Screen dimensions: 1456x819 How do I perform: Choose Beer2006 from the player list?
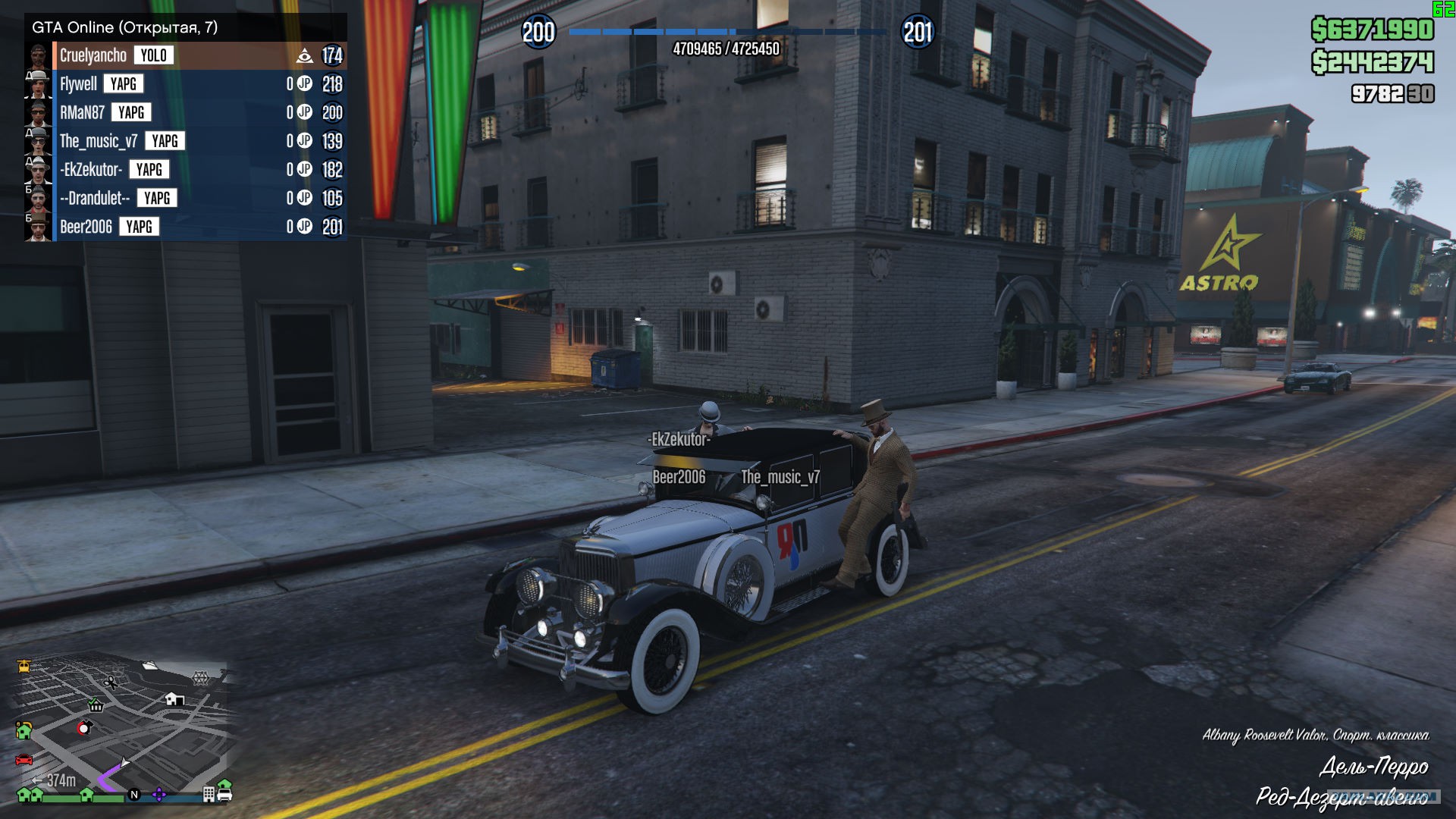point(86,227)
